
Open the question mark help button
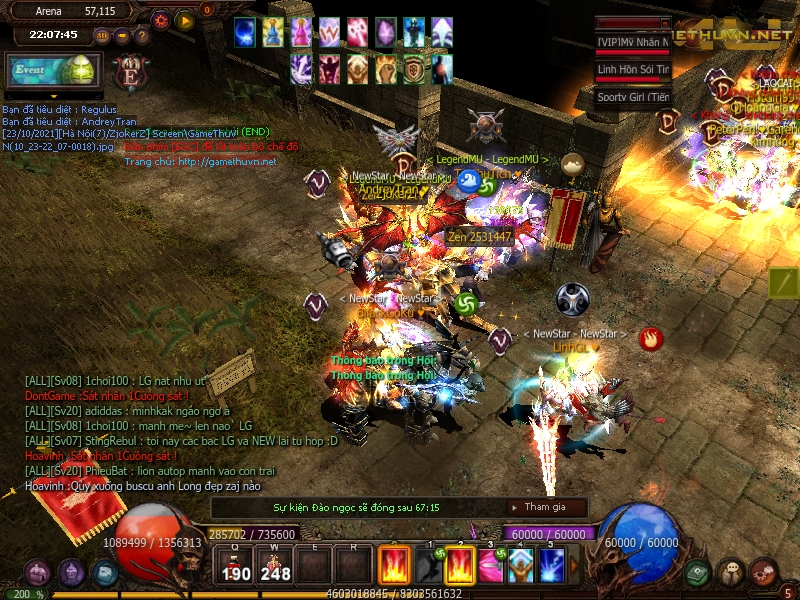(x=142, y=36)
